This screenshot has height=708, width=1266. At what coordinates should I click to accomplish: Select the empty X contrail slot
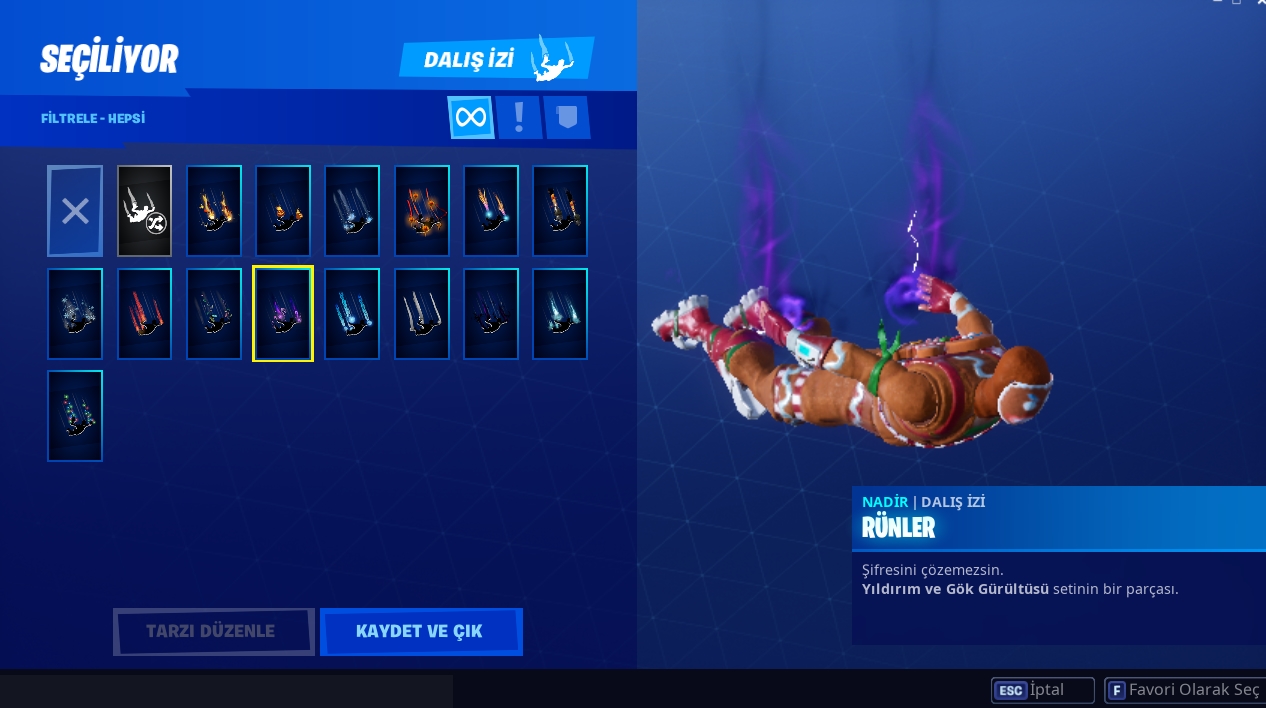[75, 211]
